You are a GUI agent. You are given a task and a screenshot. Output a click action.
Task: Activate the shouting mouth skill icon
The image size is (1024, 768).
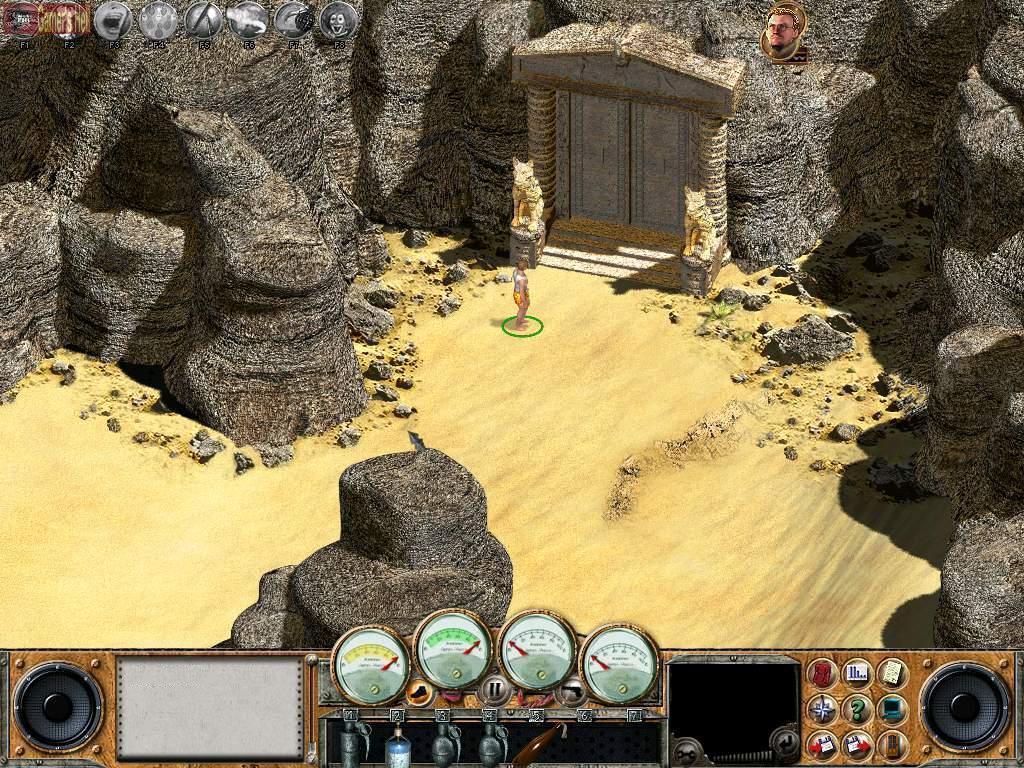115,21
